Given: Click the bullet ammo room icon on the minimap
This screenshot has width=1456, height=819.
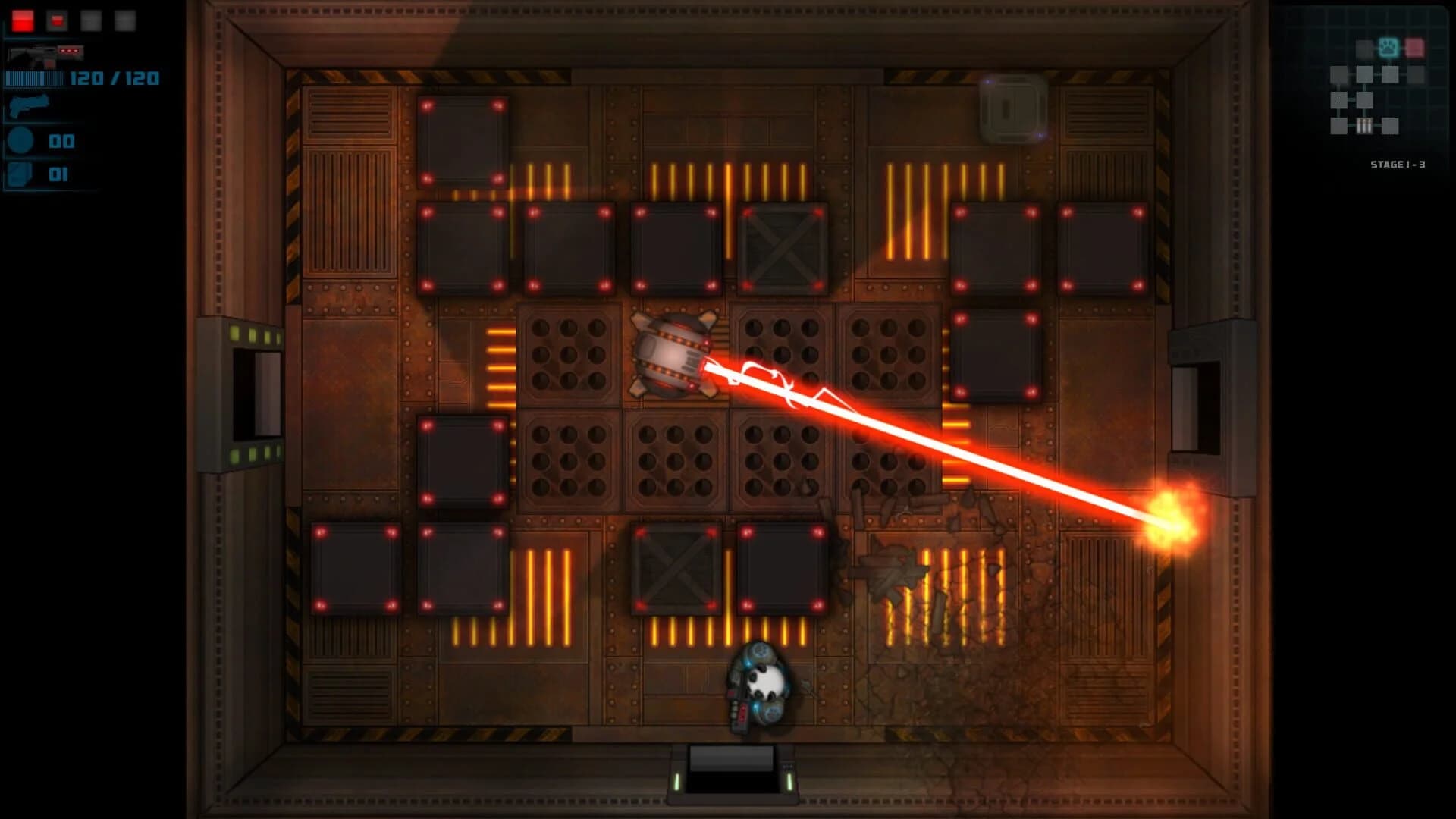Looking at the screenshot, I should 1364,126.
